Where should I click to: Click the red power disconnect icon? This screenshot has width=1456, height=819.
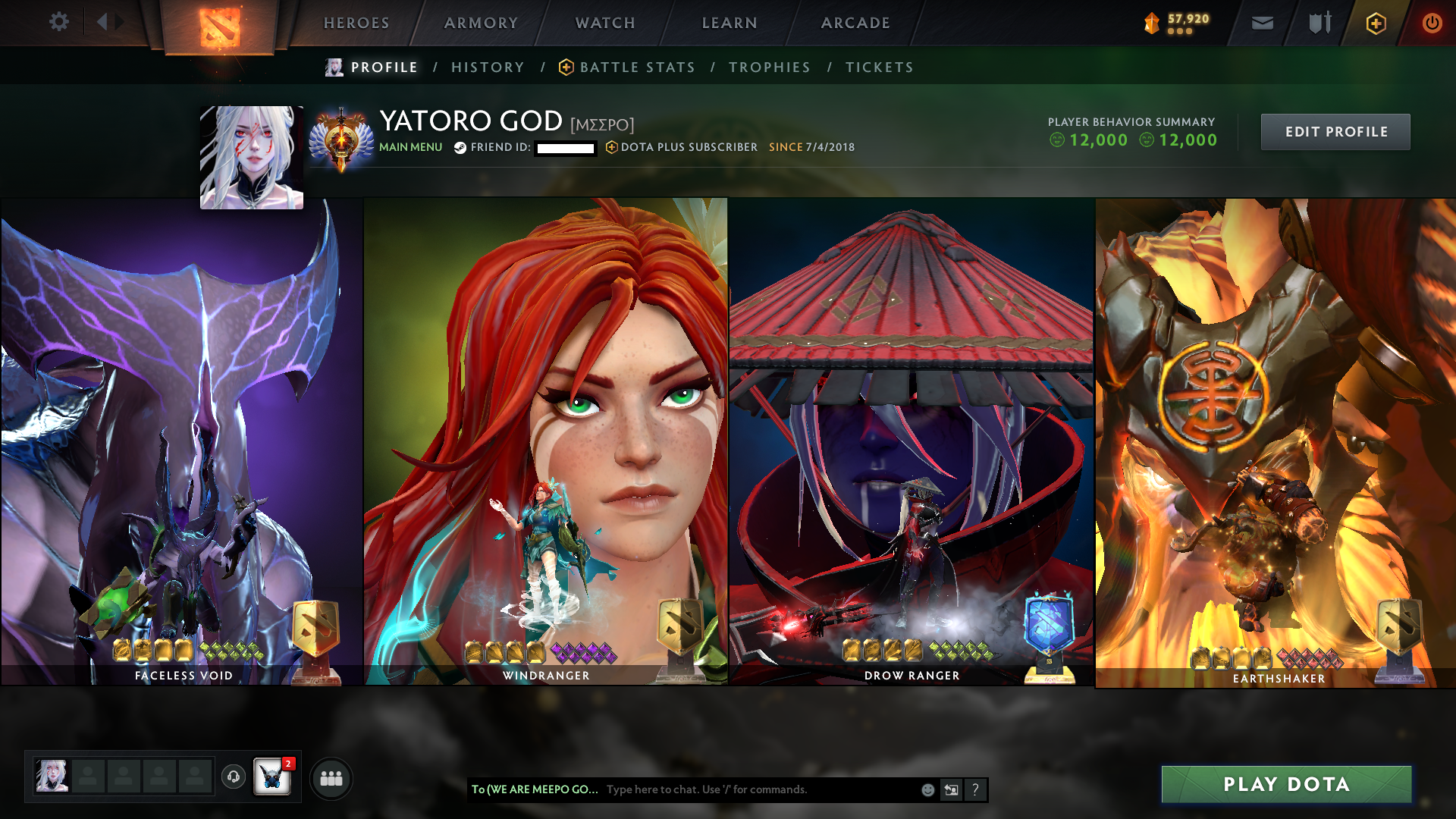coord(1432,23)
